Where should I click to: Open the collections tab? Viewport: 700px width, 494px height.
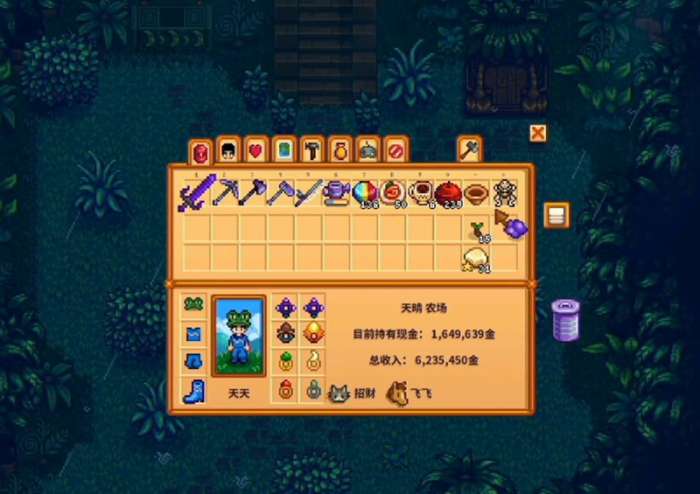tap(340, 151)
